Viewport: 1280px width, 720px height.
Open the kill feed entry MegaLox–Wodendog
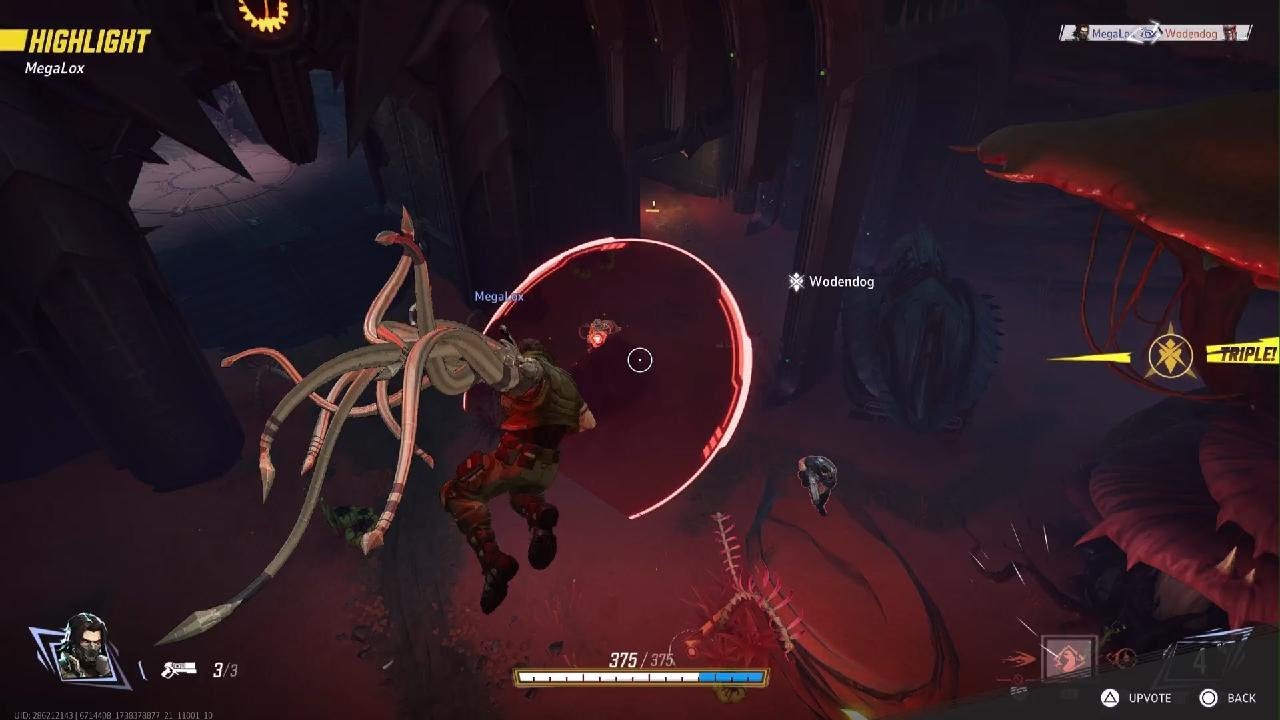pyautogui.click(x=1155, y=33)
